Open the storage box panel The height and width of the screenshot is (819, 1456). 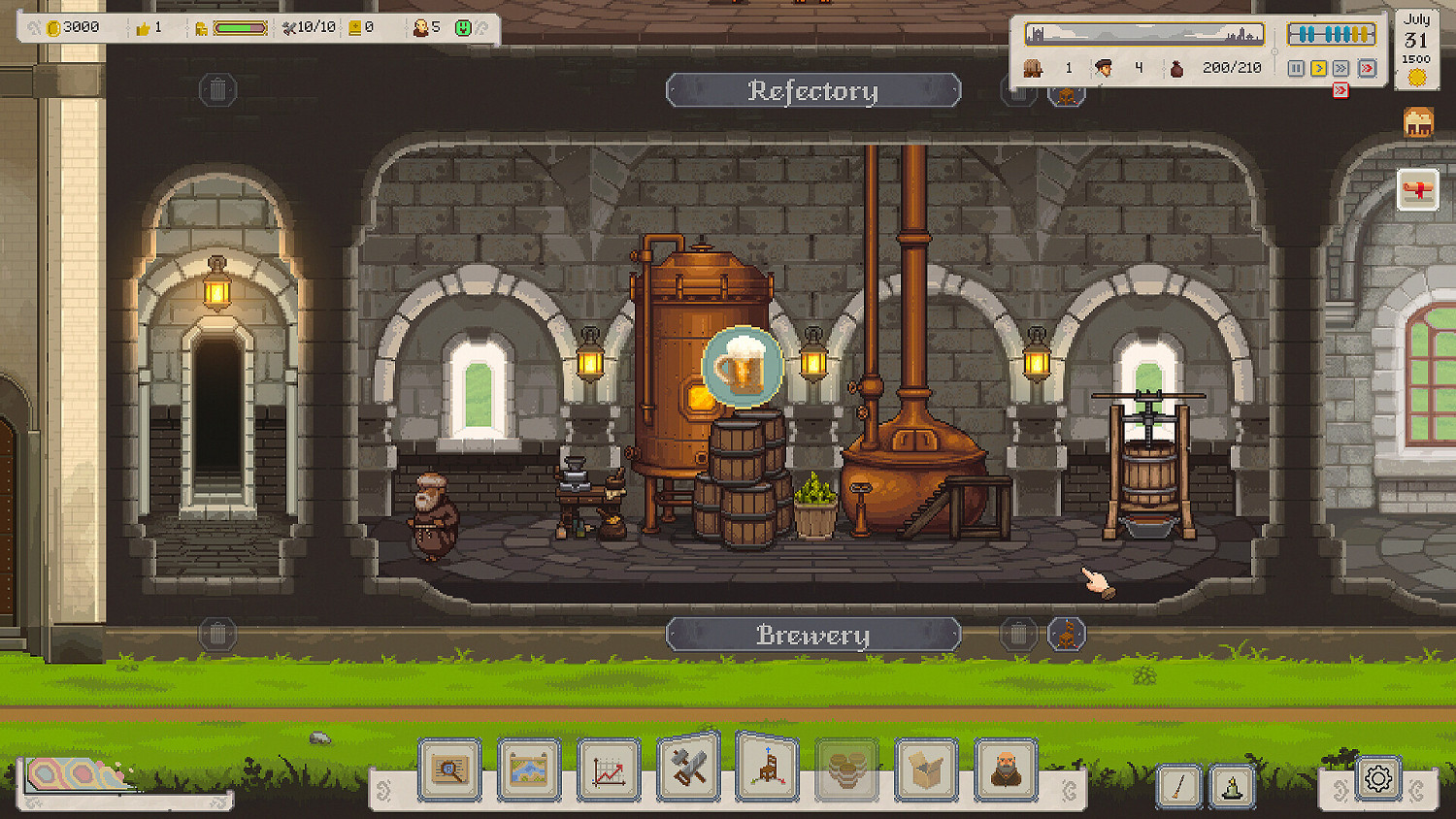pyautogui.click(x=925, y=771)
